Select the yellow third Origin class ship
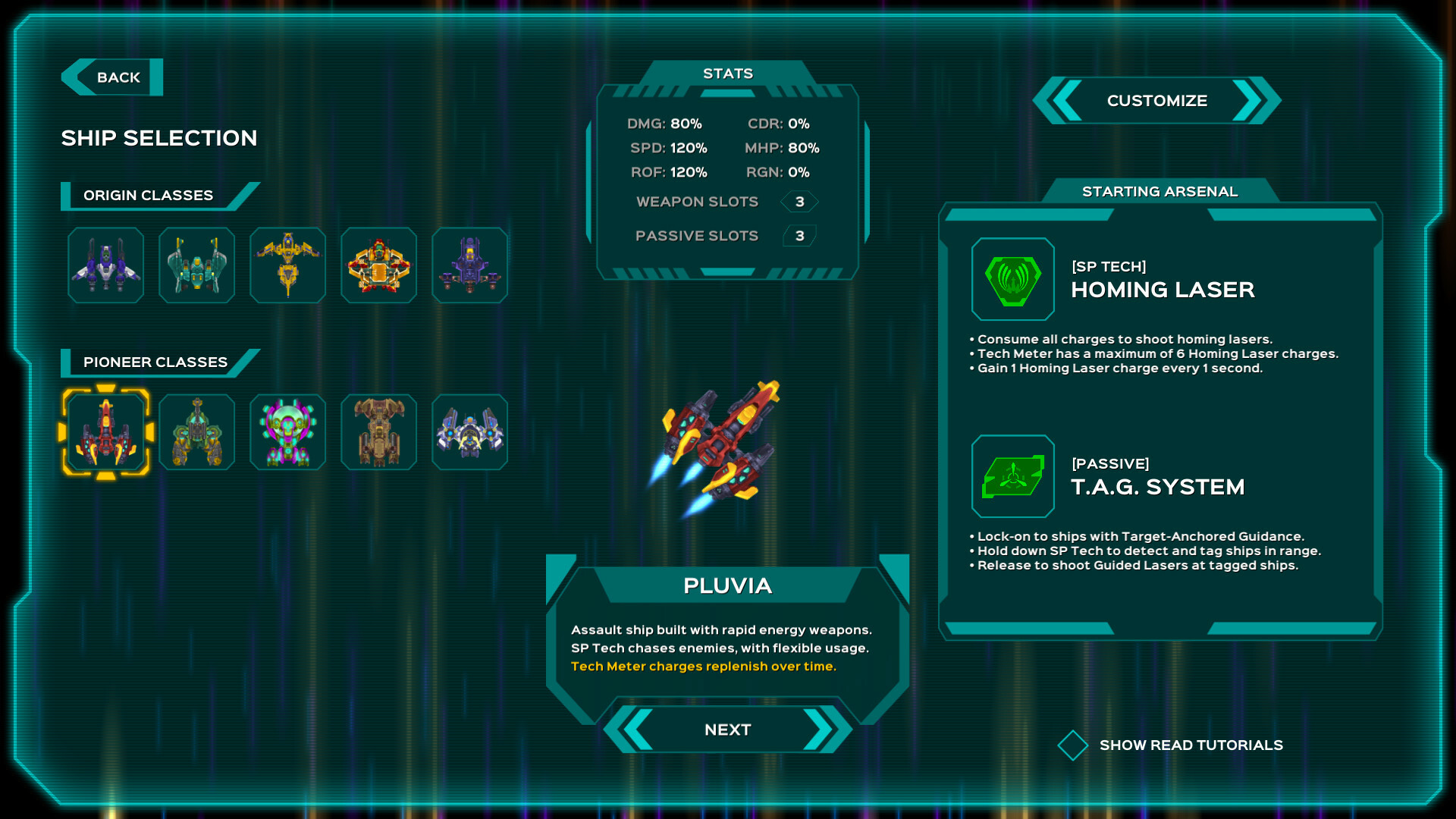 point(287,265)
